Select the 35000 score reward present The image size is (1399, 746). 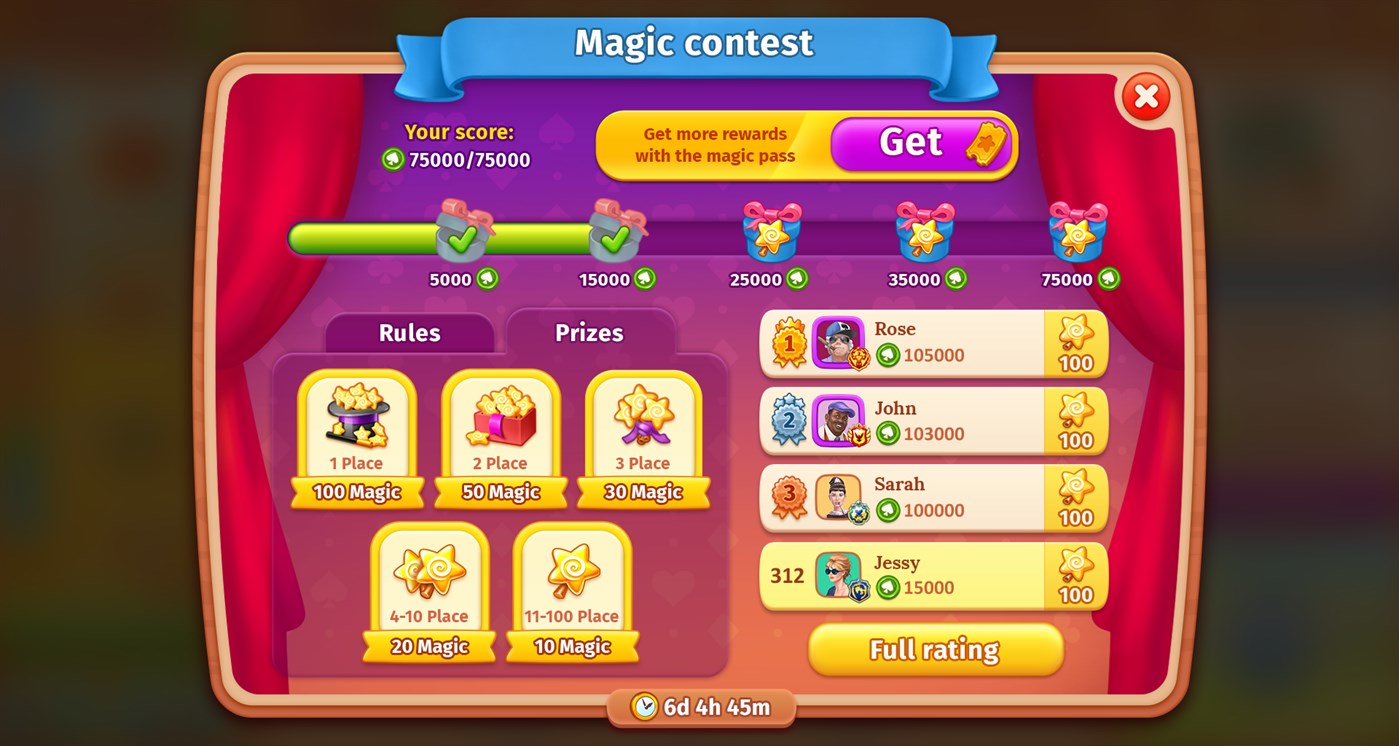(x=922, y=234)
